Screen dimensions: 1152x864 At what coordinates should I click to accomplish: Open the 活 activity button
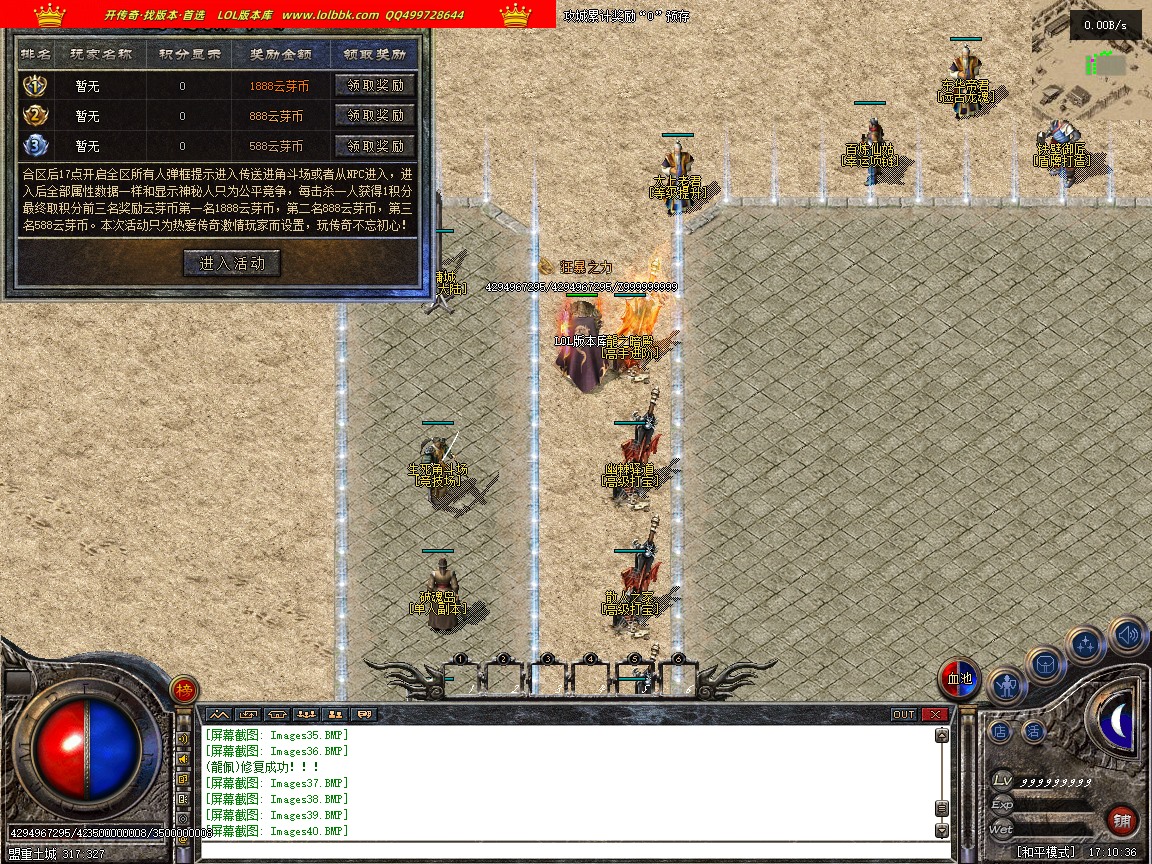[1032, 731]
